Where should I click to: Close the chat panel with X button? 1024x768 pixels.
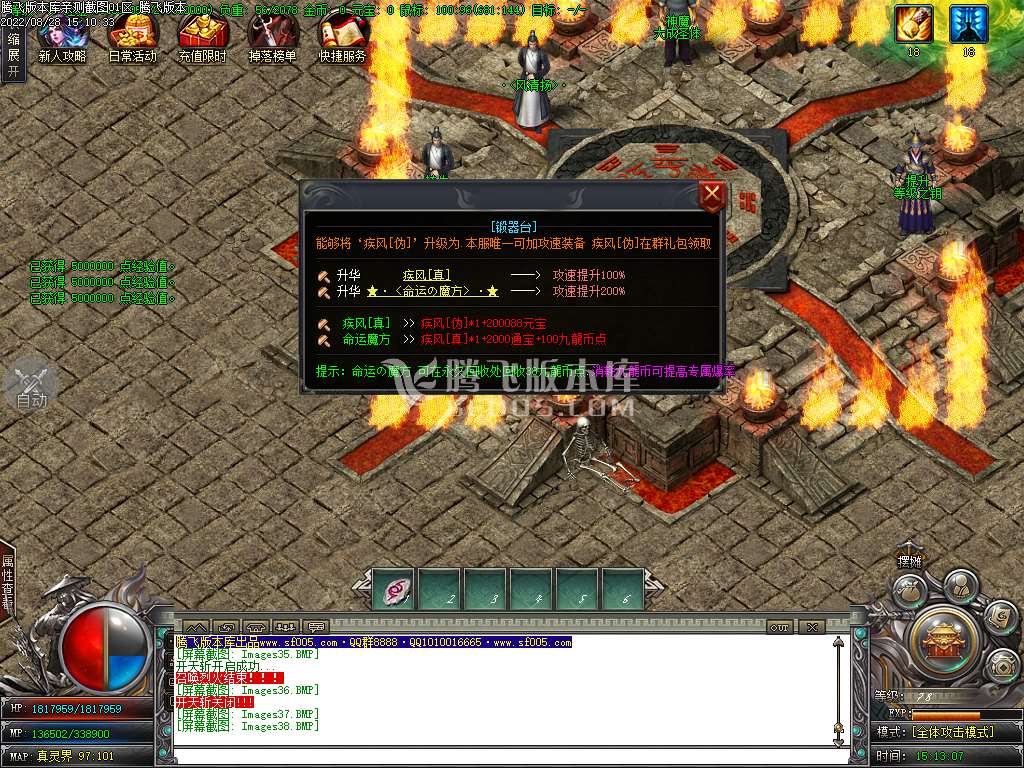click(811, 627)
